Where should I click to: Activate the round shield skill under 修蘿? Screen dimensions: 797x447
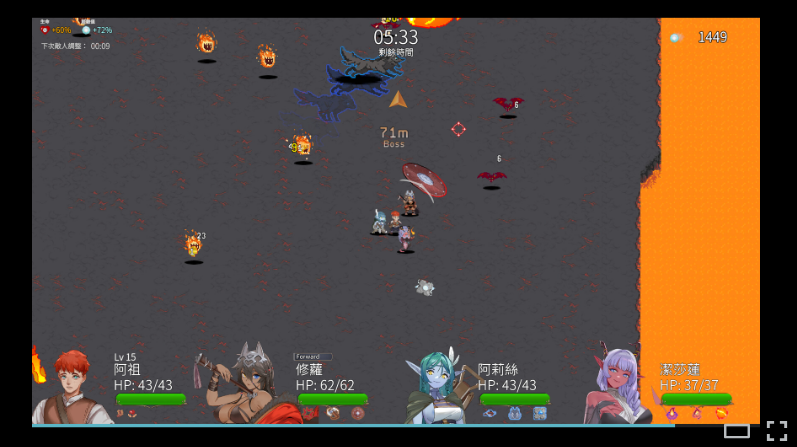(357, 413)
